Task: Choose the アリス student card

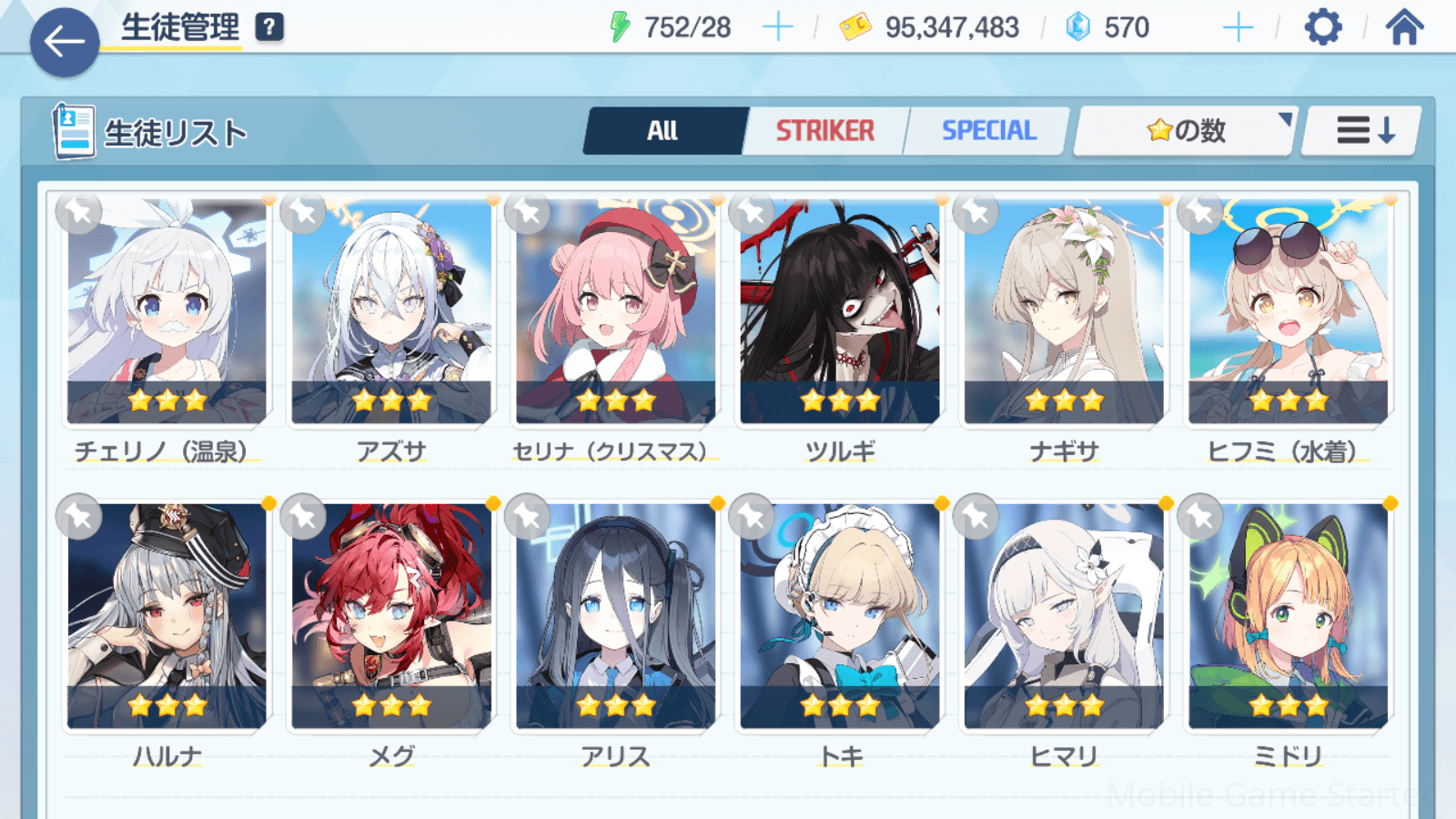Action: tap(615, 616)
